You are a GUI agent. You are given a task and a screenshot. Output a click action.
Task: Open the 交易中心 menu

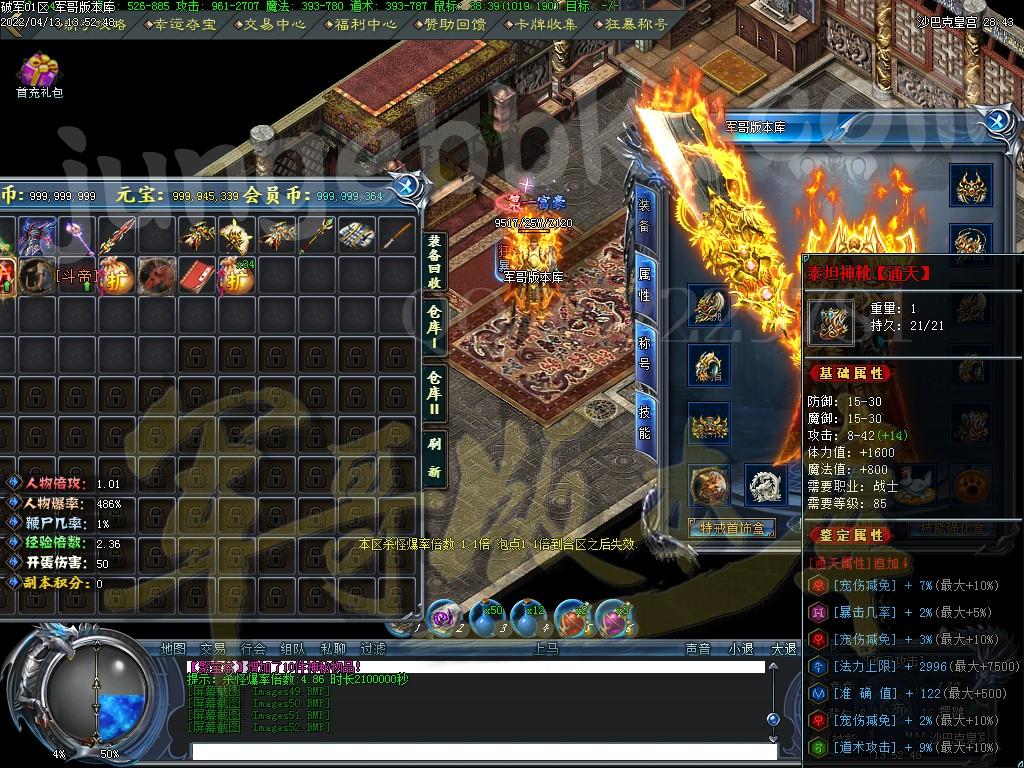271,24
